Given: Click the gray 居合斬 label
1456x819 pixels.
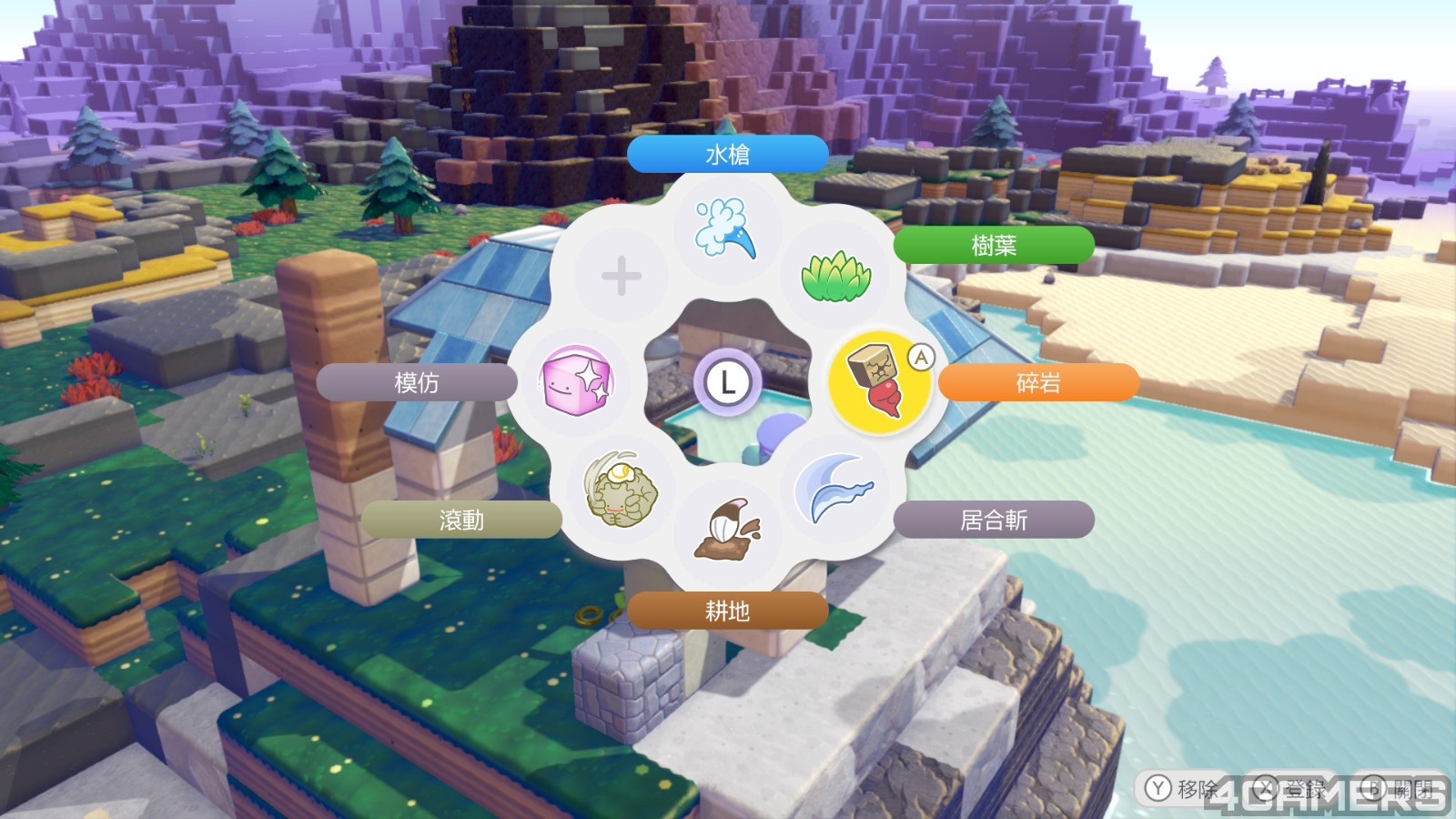Looking at the screenshot, I should click(994, 520).
